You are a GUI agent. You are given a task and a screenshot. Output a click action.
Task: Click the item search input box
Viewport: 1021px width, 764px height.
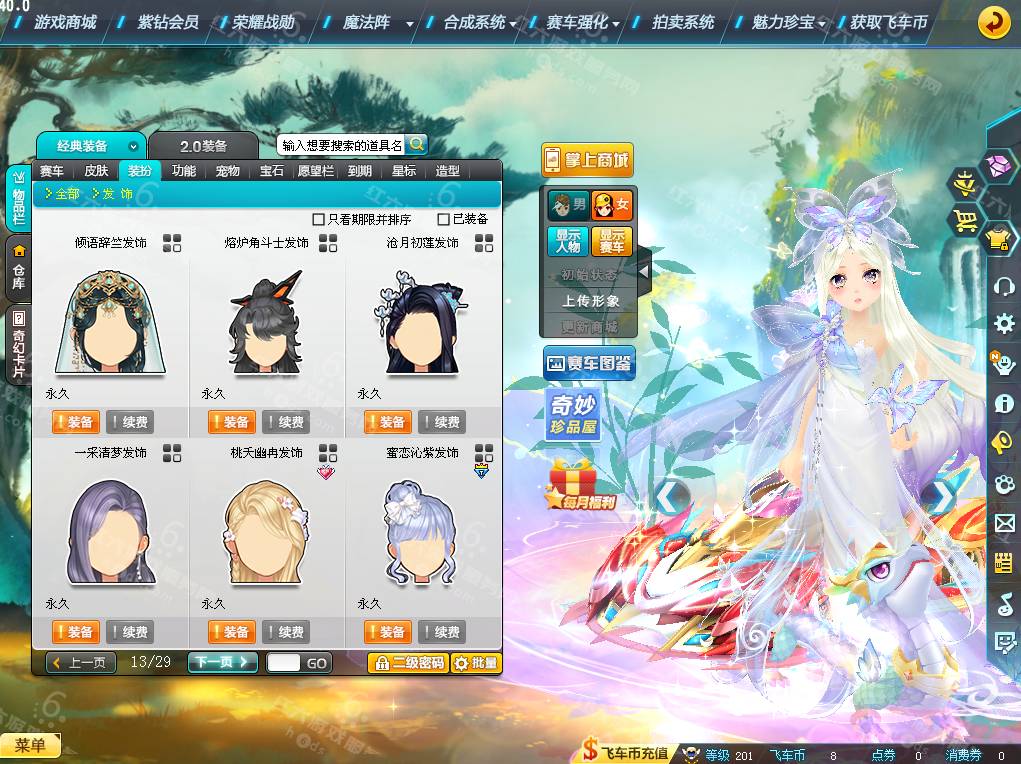[x=340, y=145]
